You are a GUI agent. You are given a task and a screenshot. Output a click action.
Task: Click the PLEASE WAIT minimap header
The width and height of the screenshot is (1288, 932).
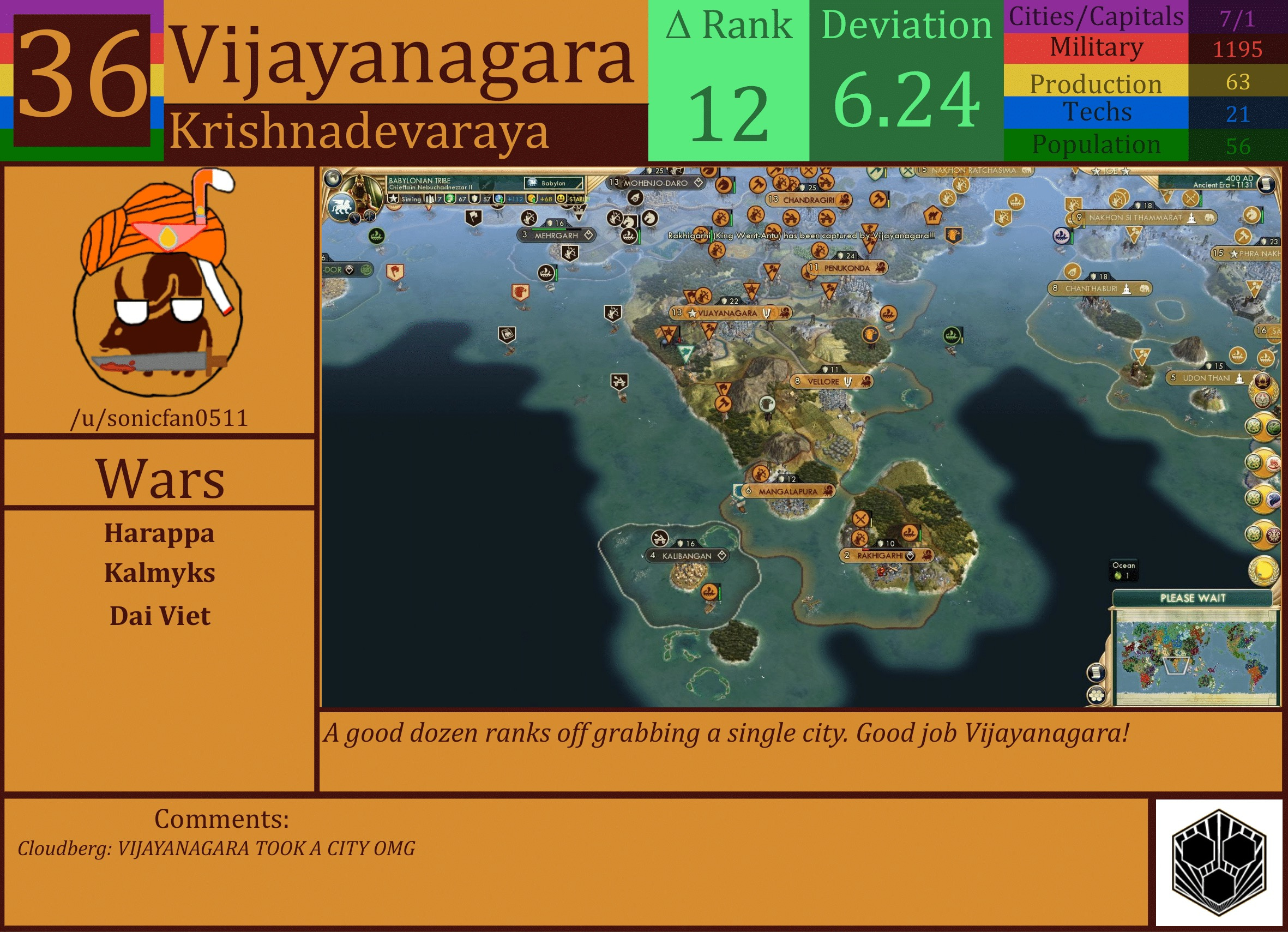(x=1193, y=598)
